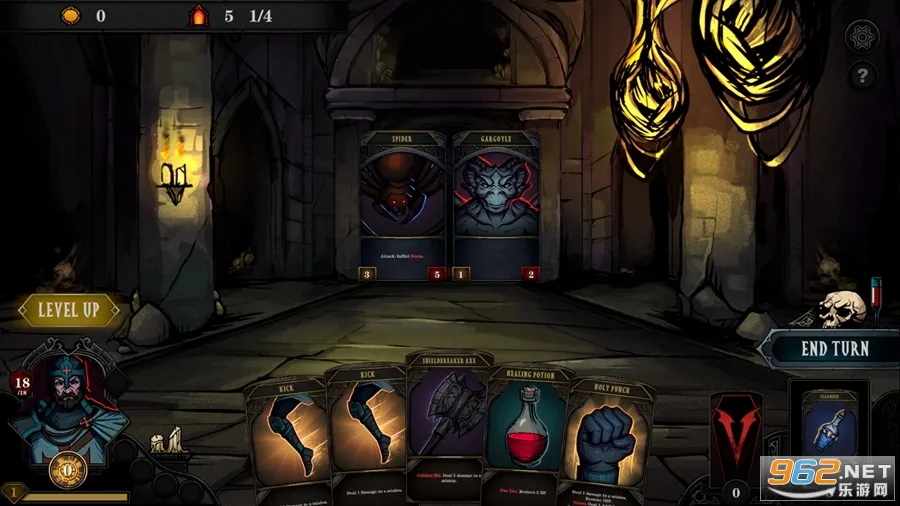Target the Spider enemy card
This screenshot has width=900, height=506.
coord(403,205)
